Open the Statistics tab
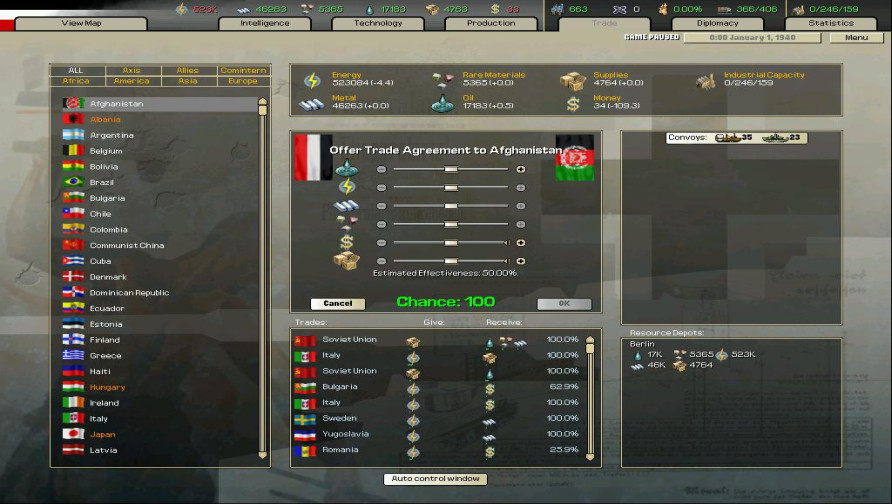The image size is (892, 504). point(831,23)
